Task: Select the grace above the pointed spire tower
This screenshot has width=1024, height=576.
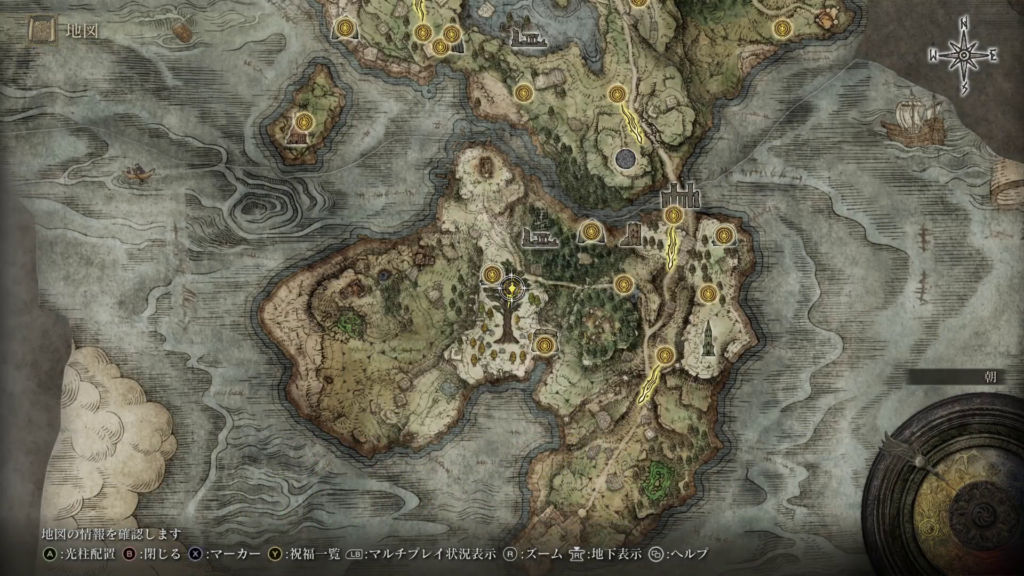Action: [708, 293]
